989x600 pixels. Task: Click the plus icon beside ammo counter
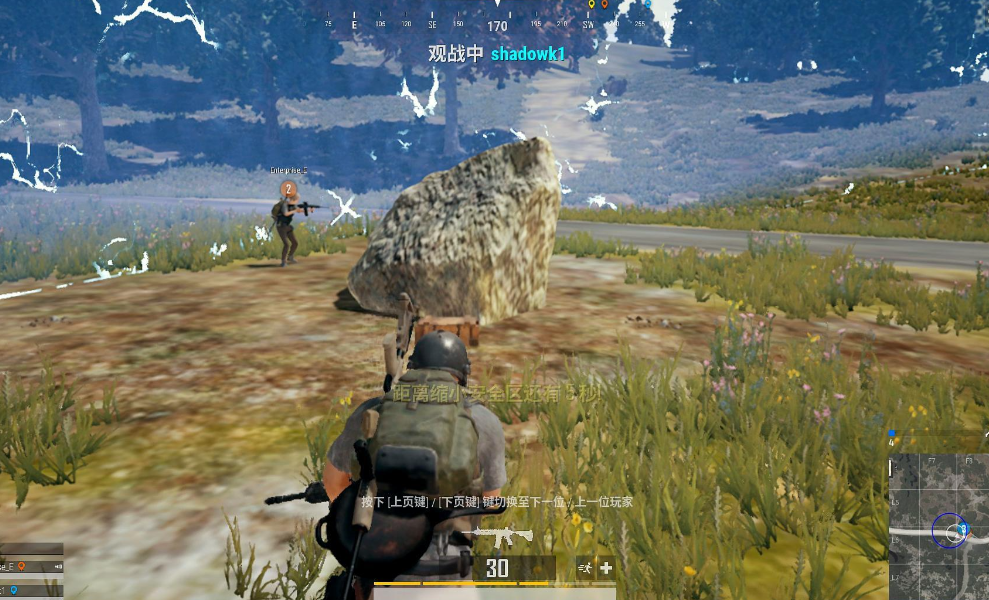coord(606,568)
